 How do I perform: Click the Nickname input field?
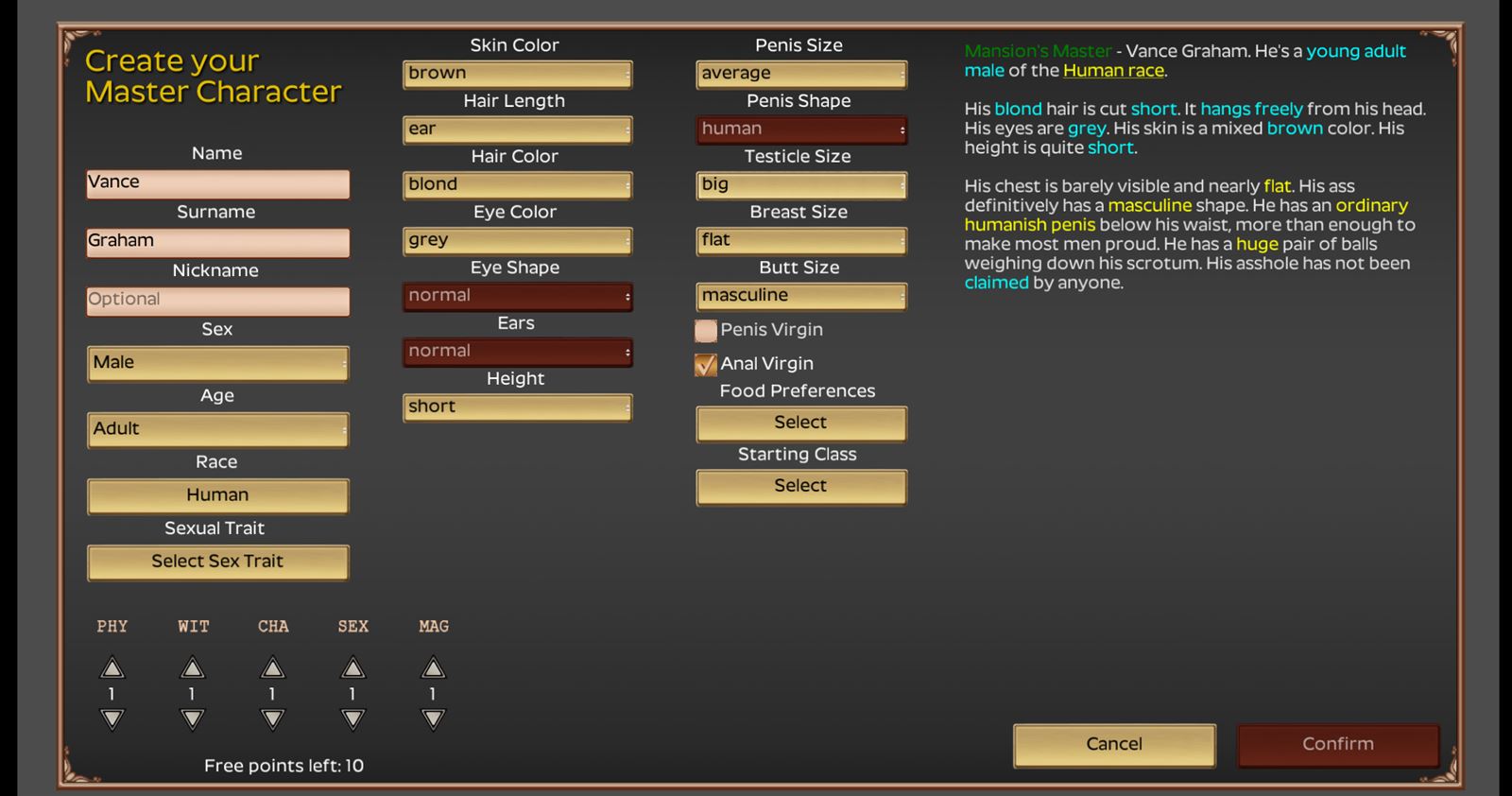(x=217, y=300)
